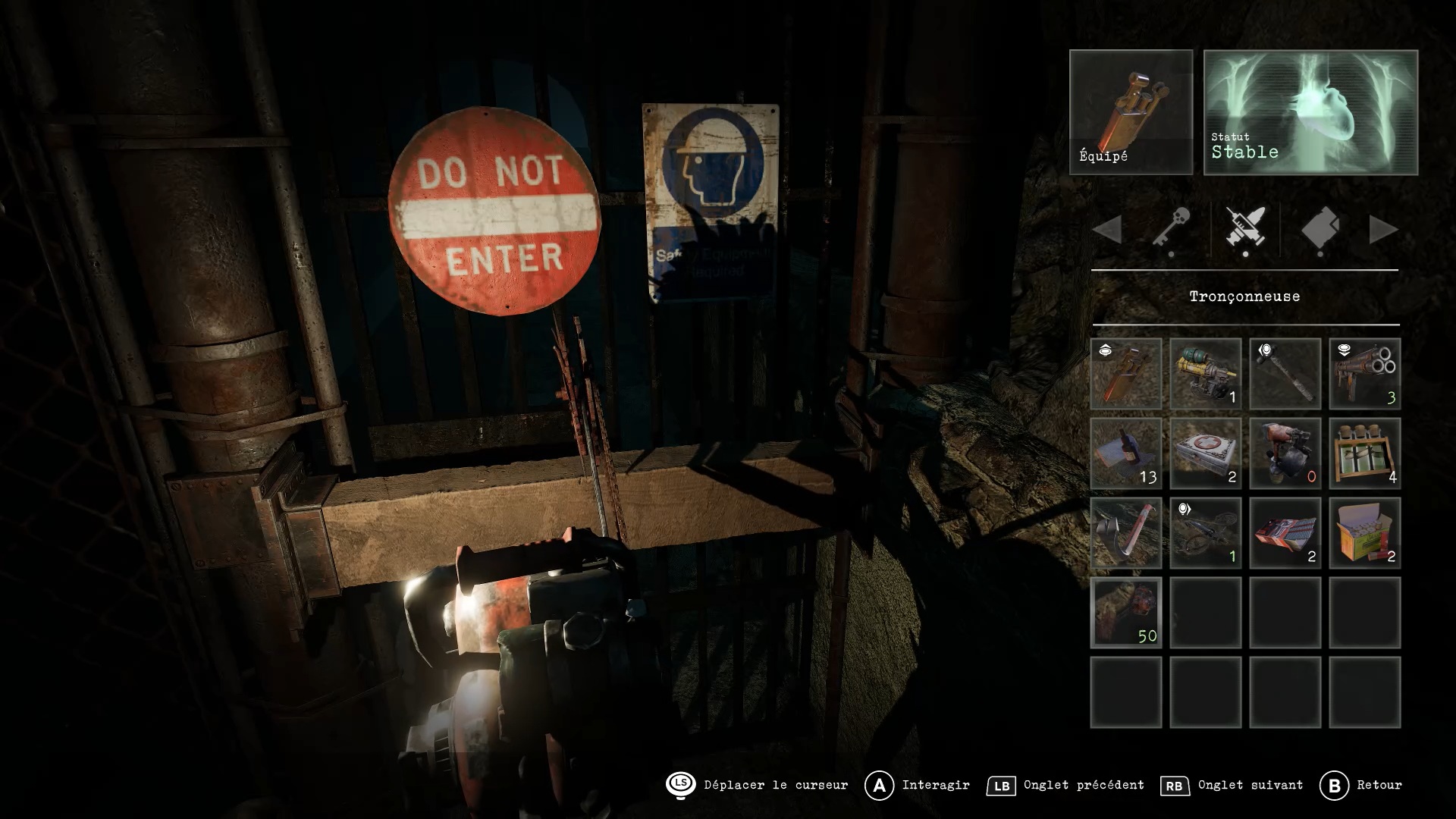This screenshot has width=1456, height=819.
Task: Click the Statut Stable x-ray panel
Action: coord(1310,112)
